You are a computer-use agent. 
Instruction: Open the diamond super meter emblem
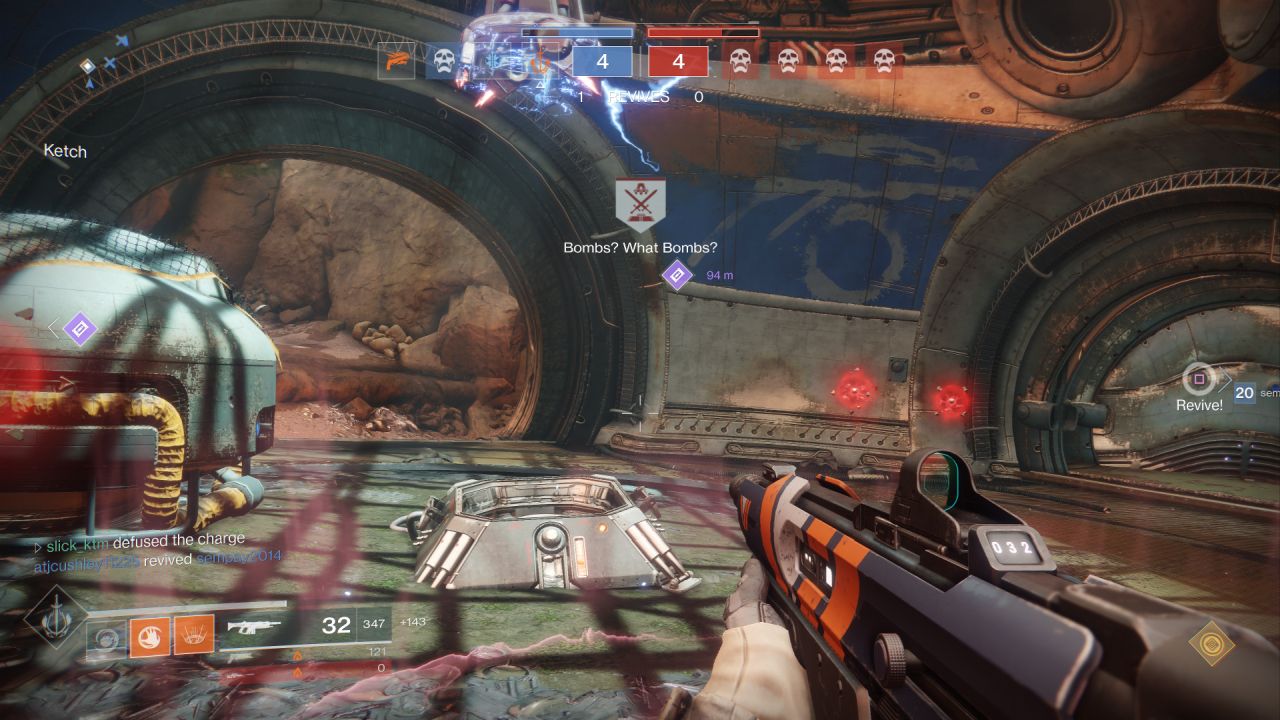tap(57, 618)
